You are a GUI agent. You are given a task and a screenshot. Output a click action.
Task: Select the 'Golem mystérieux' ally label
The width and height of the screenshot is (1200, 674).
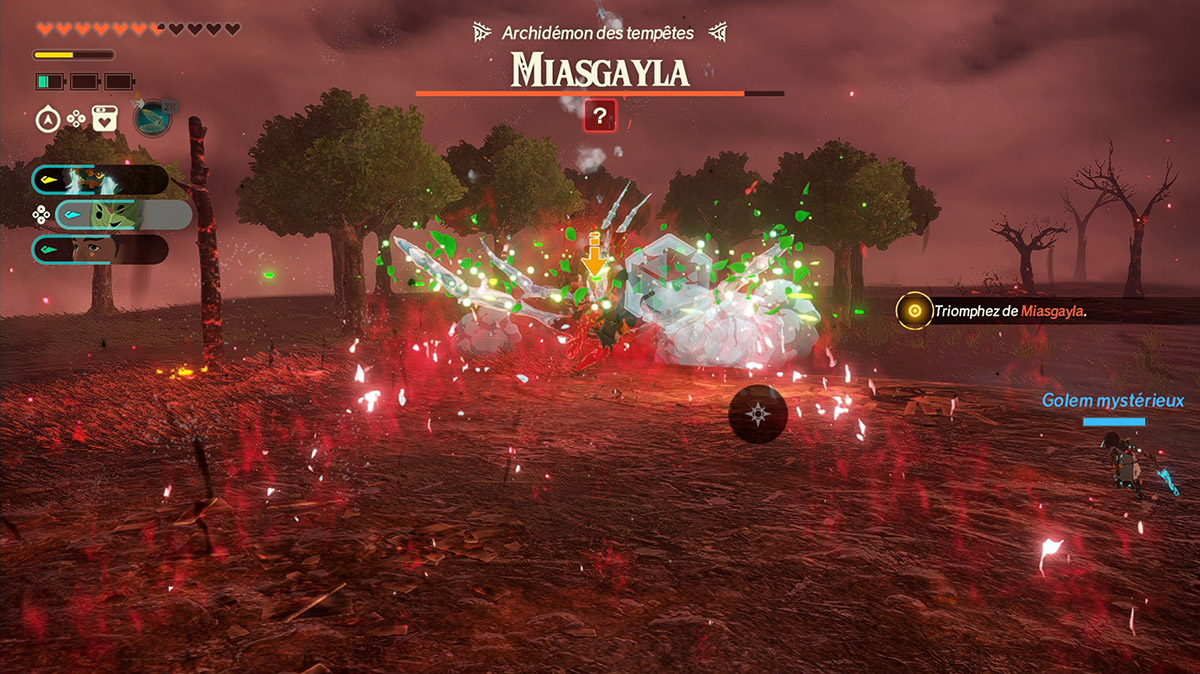click(1112, 401)
